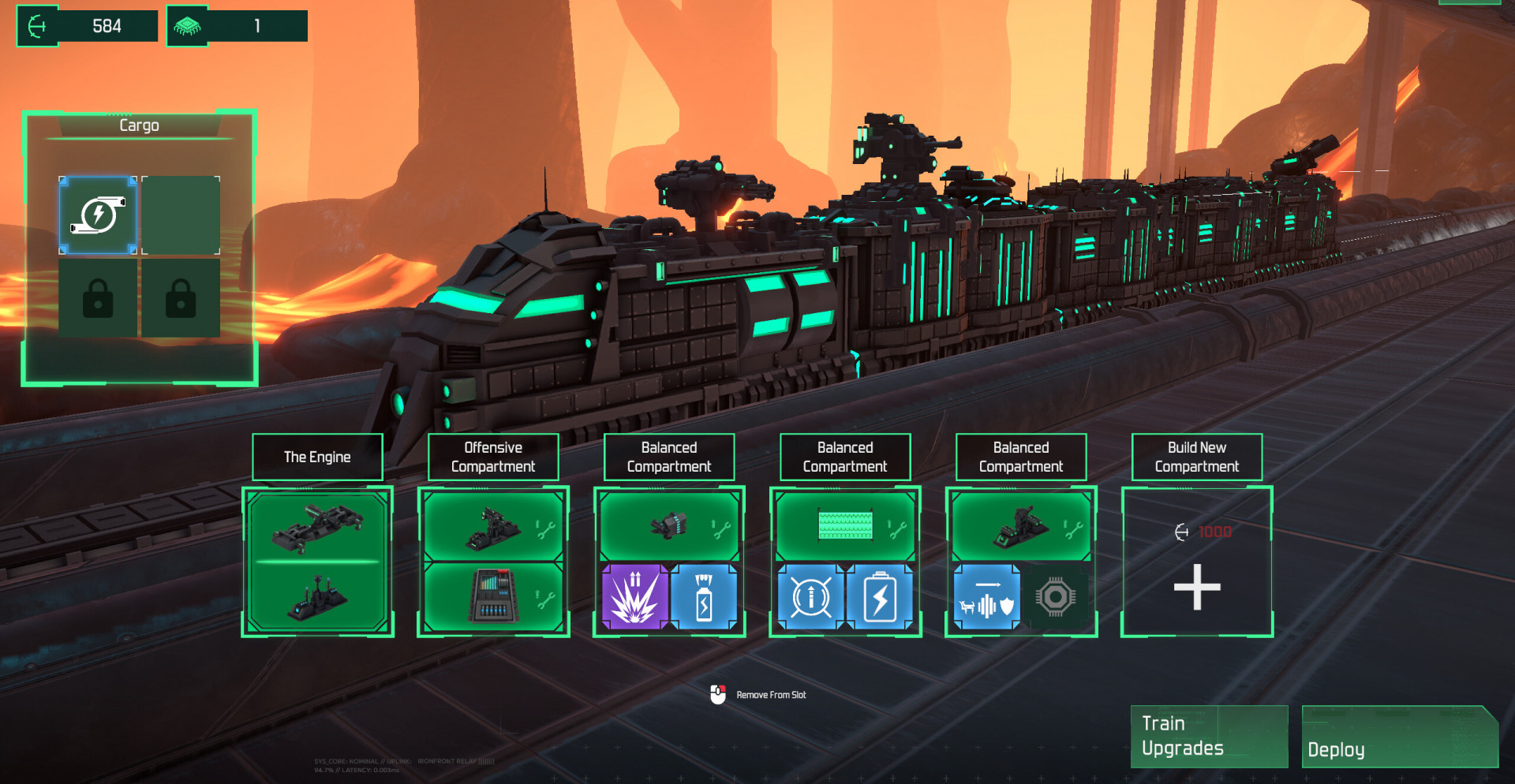
Task: Click The Engine label
Action: pos(317,457)
